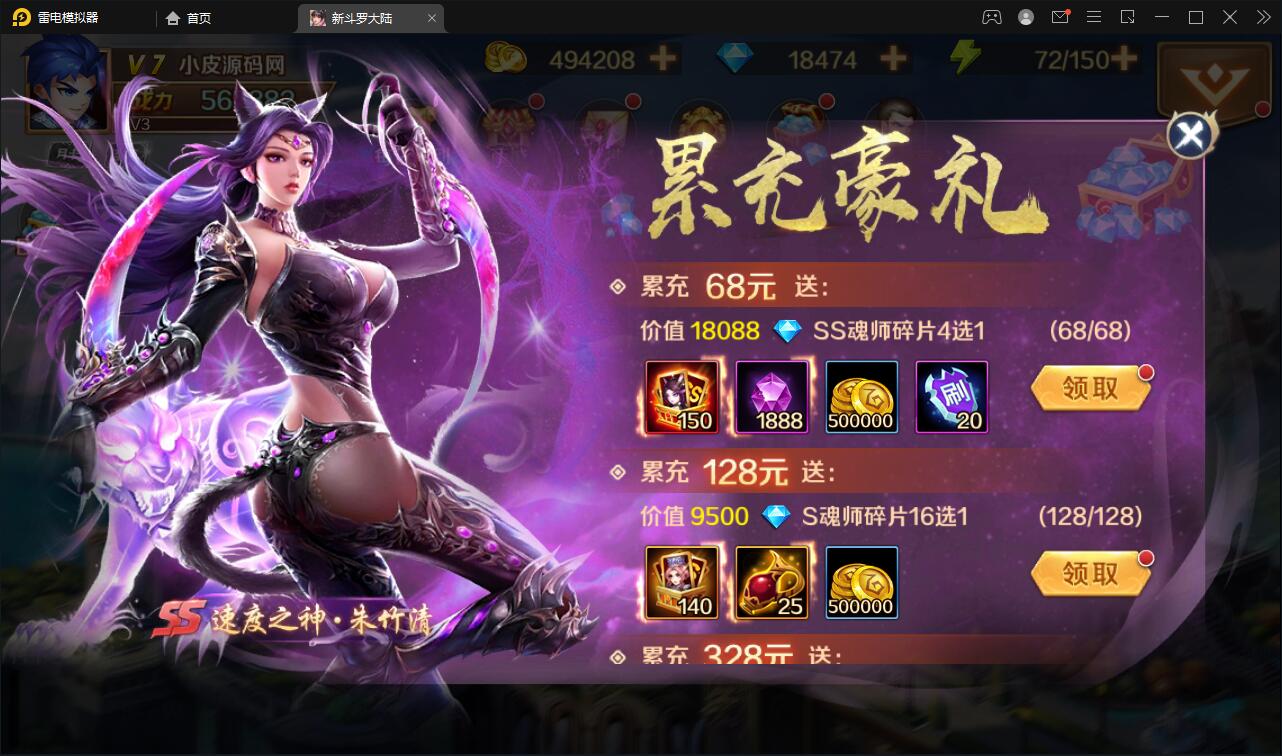Select the 刷20 refresh item reward icon

951,399
